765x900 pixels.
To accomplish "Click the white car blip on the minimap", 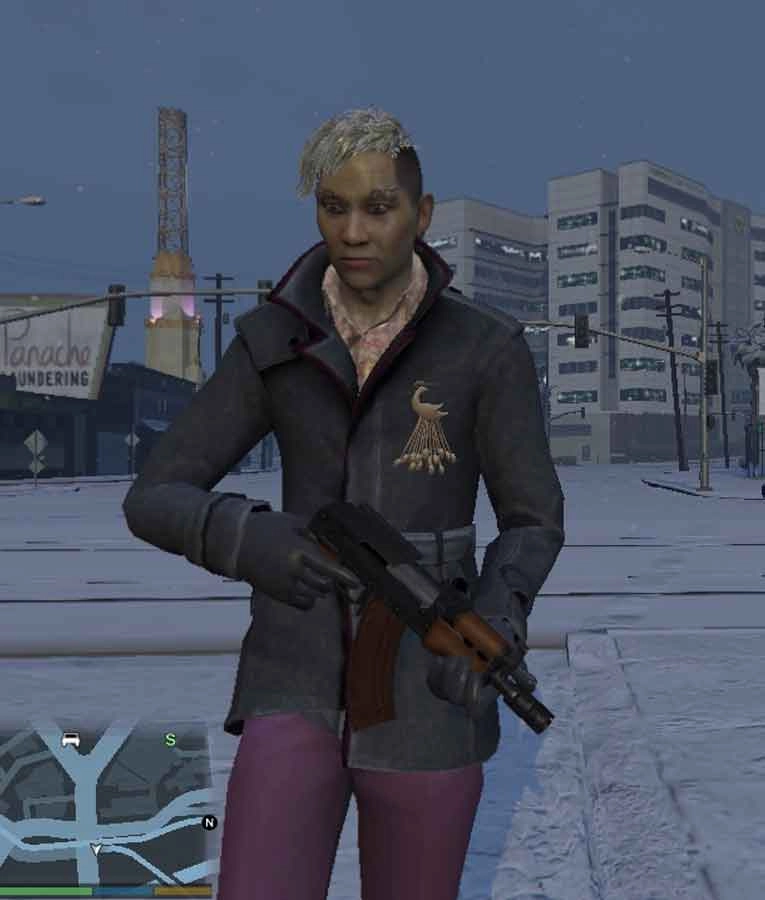I will point(70,741).
